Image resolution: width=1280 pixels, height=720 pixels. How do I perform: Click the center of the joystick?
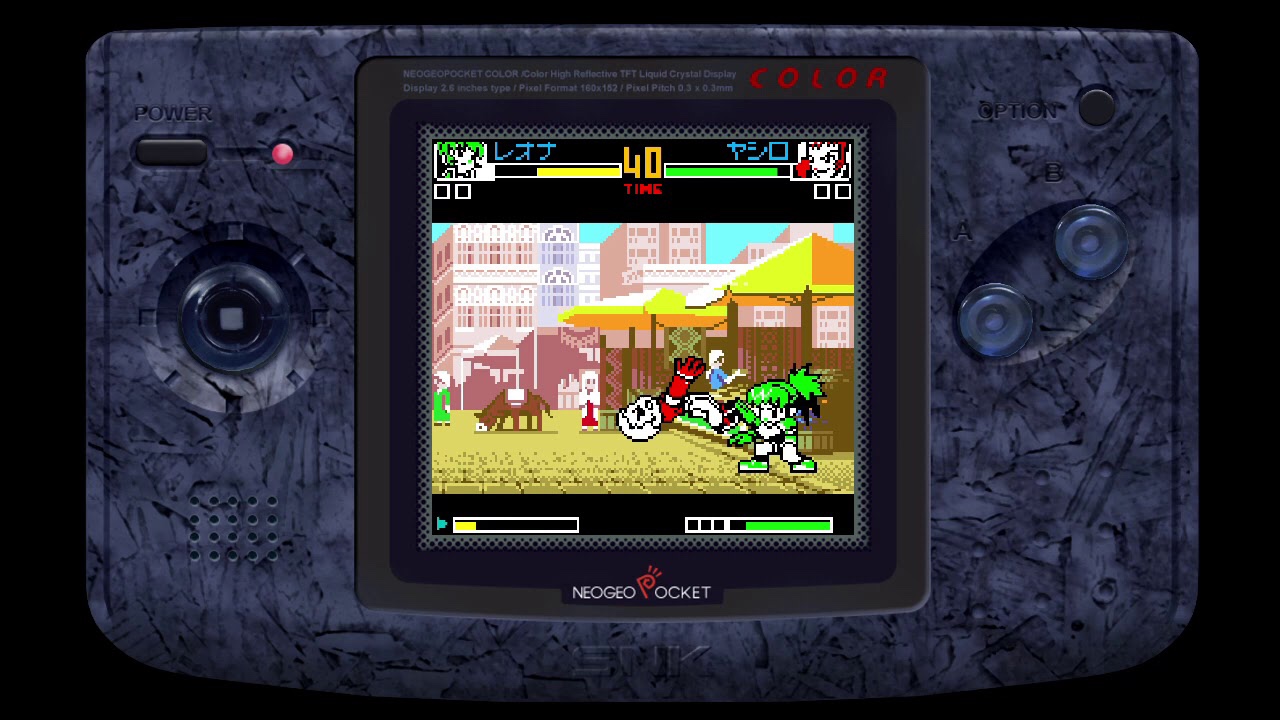(231, 319)
